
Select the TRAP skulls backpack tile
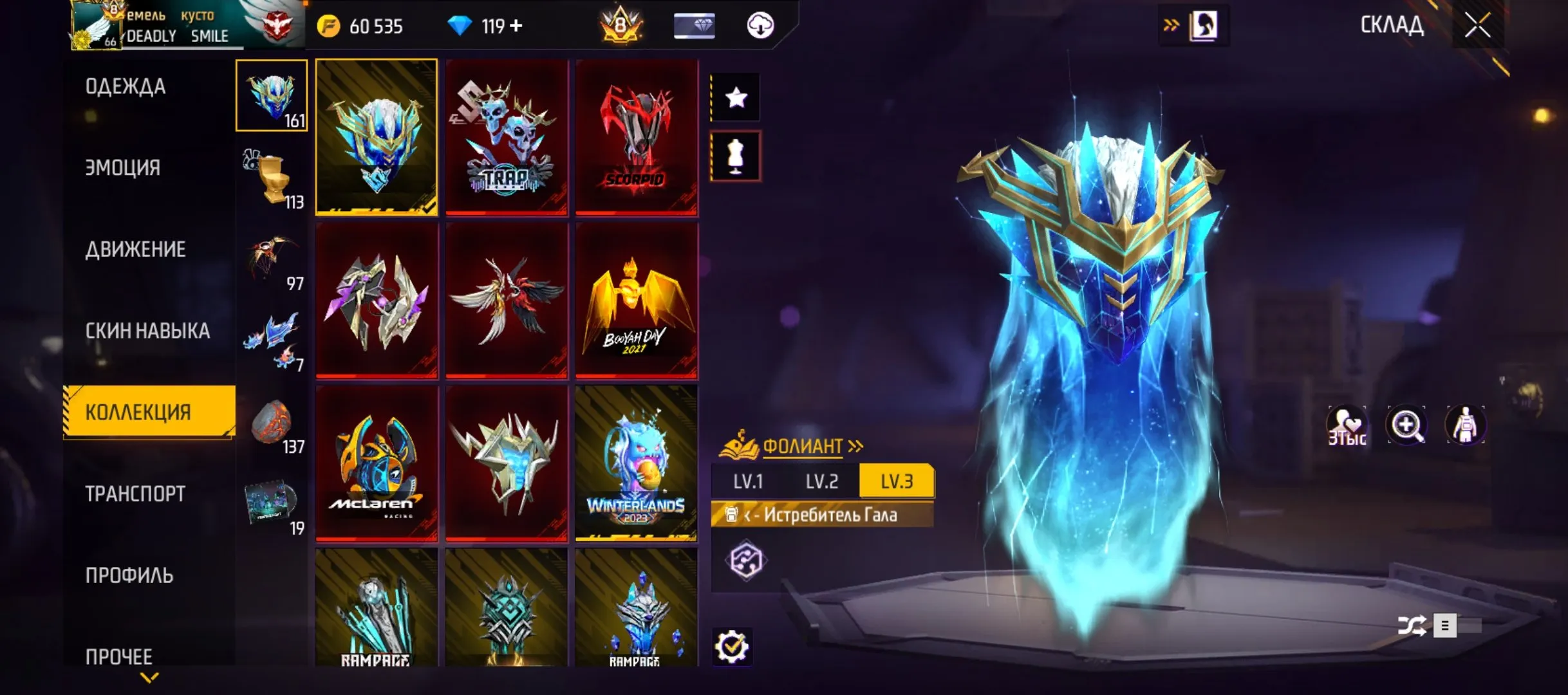pos(507,137)
